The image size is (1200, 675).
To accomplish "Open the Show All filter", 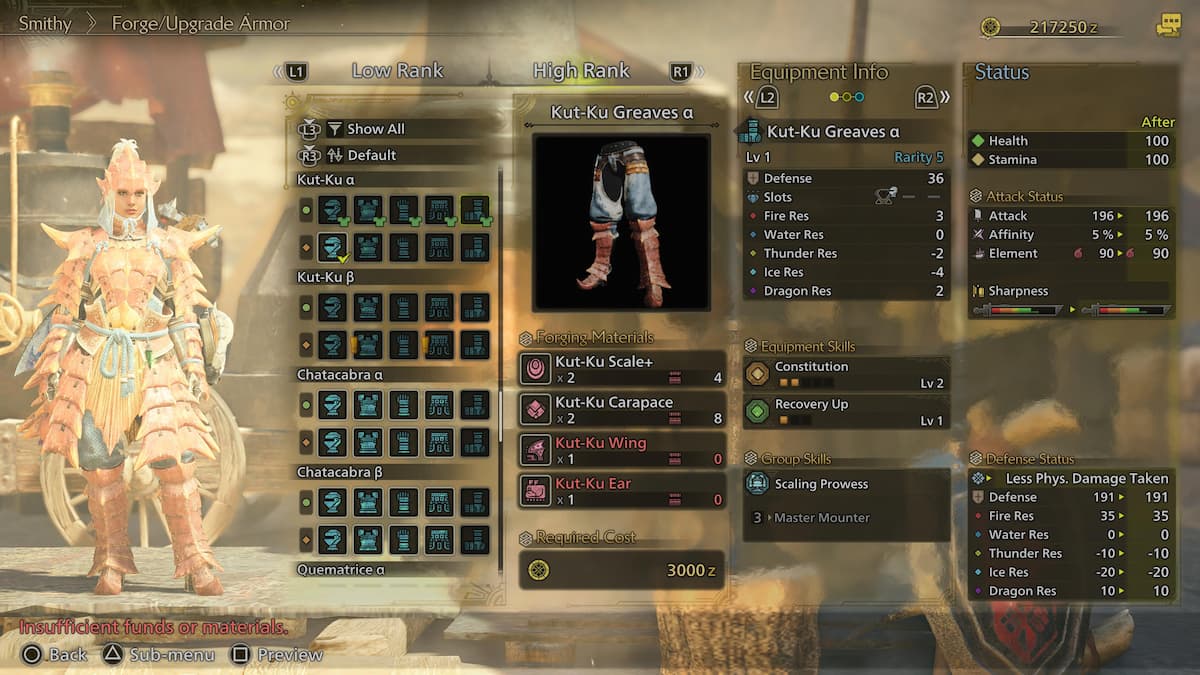I will [375, 129].
